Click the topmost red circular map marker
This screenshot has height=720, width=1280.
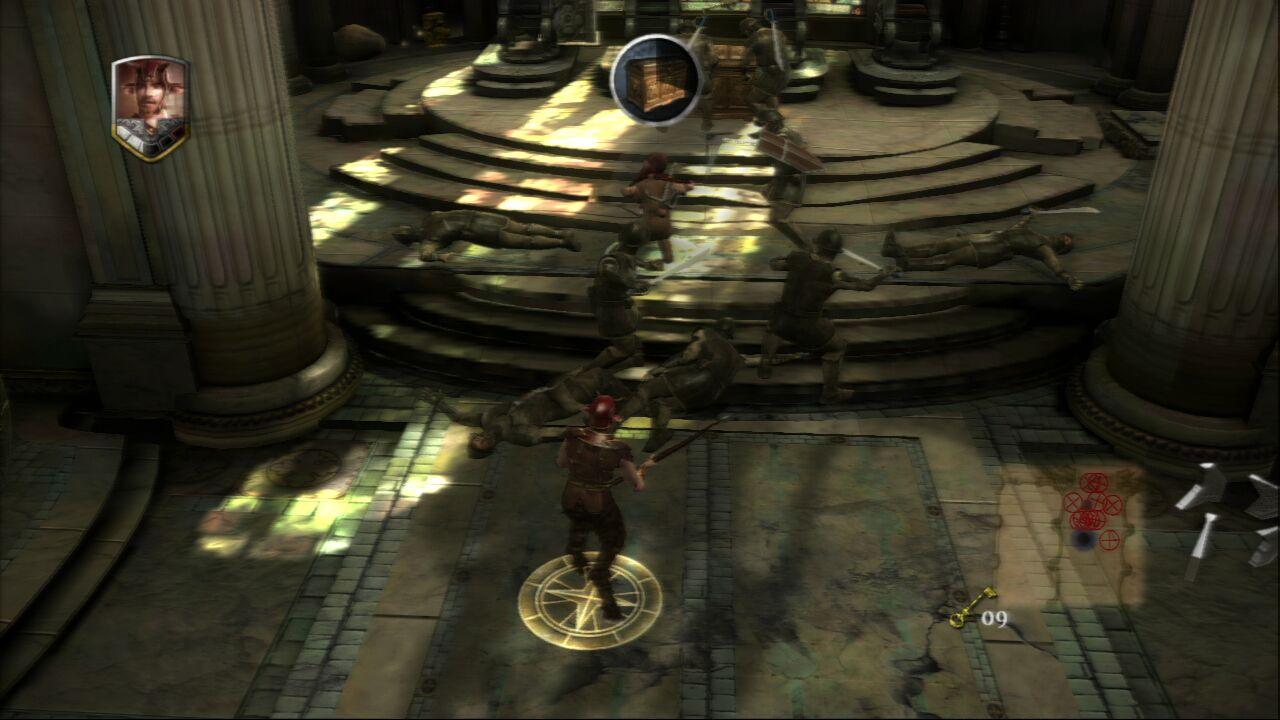(1094, 481)
